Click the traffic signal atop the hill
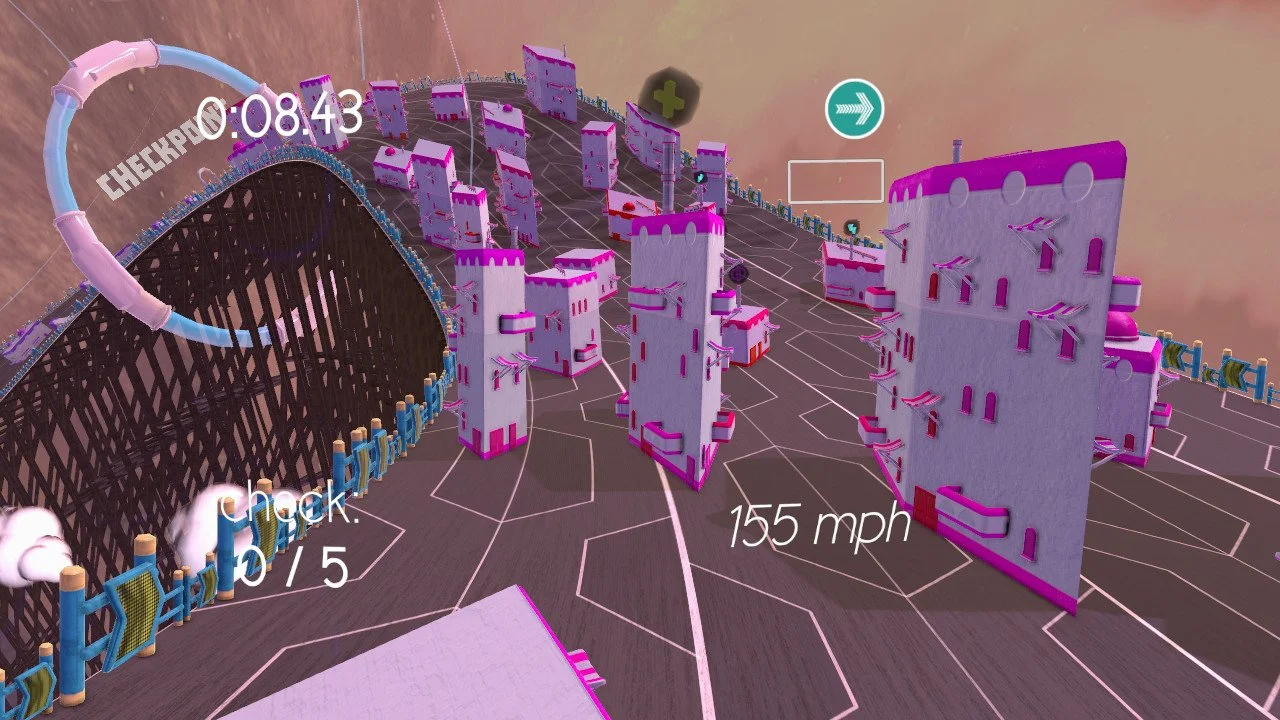This screenshot has width=1280, height=720. point(700,177)
